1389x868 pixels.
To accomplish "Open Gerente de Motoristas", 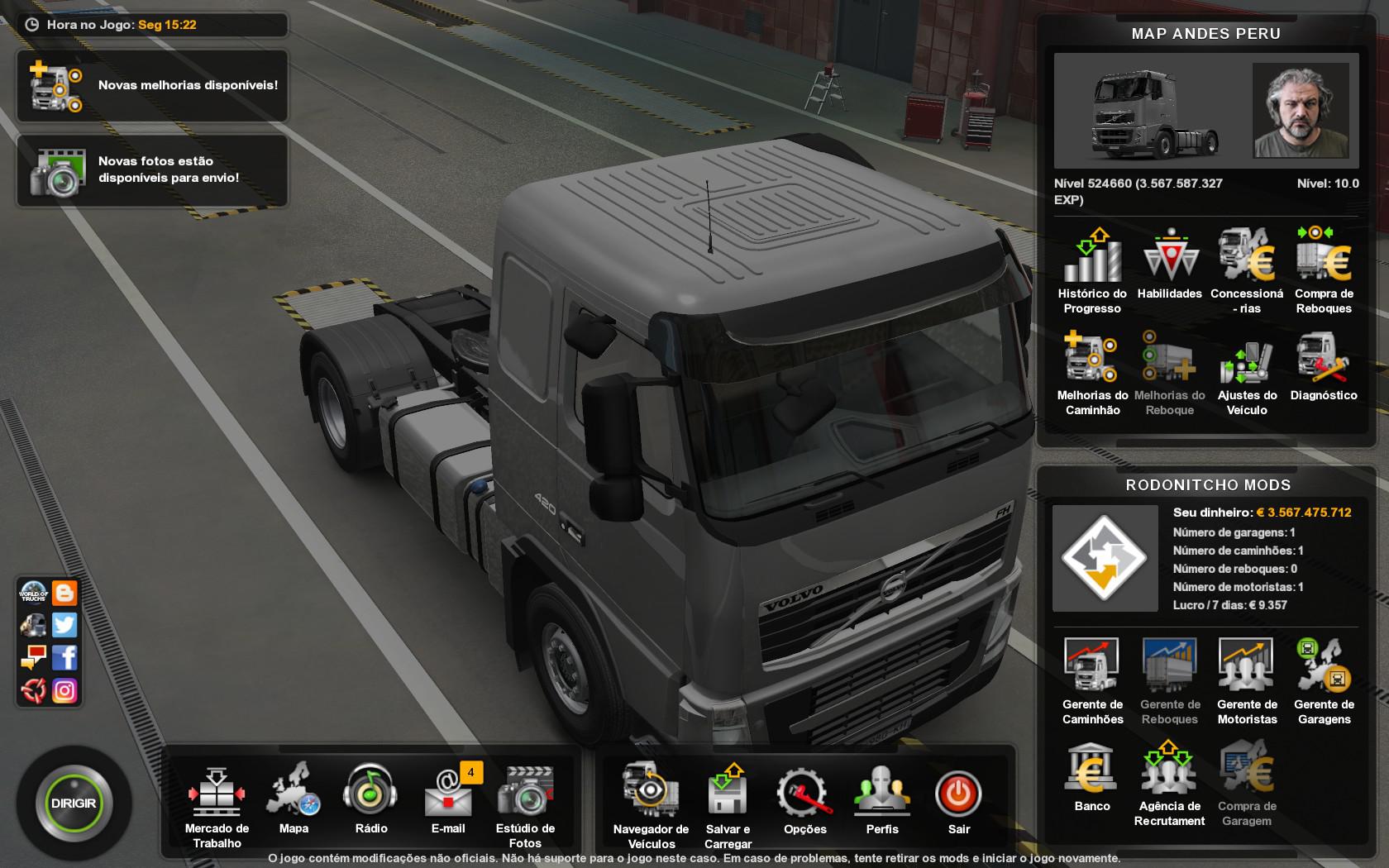I will [x=1247, y=678].
